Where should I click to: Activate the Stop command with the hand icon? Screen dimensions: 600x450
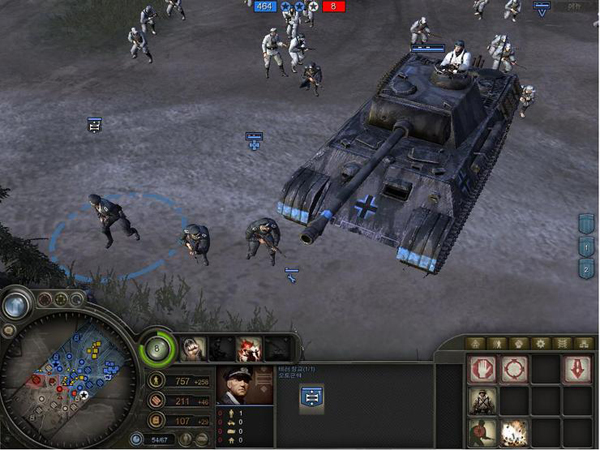(x=484, y=369)
